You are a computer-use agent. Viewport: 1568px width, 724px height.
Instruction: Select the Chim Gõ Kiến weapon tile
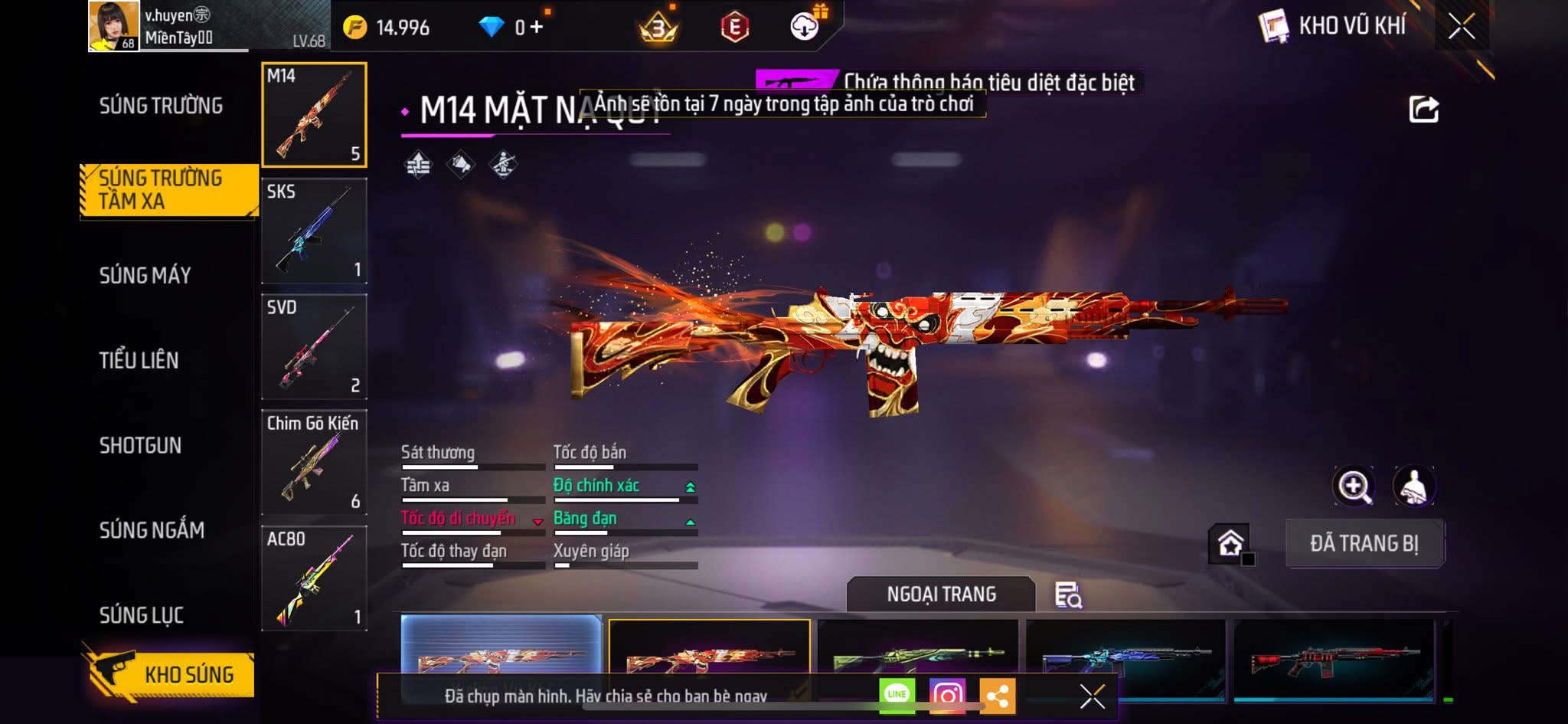pos(314,462)
